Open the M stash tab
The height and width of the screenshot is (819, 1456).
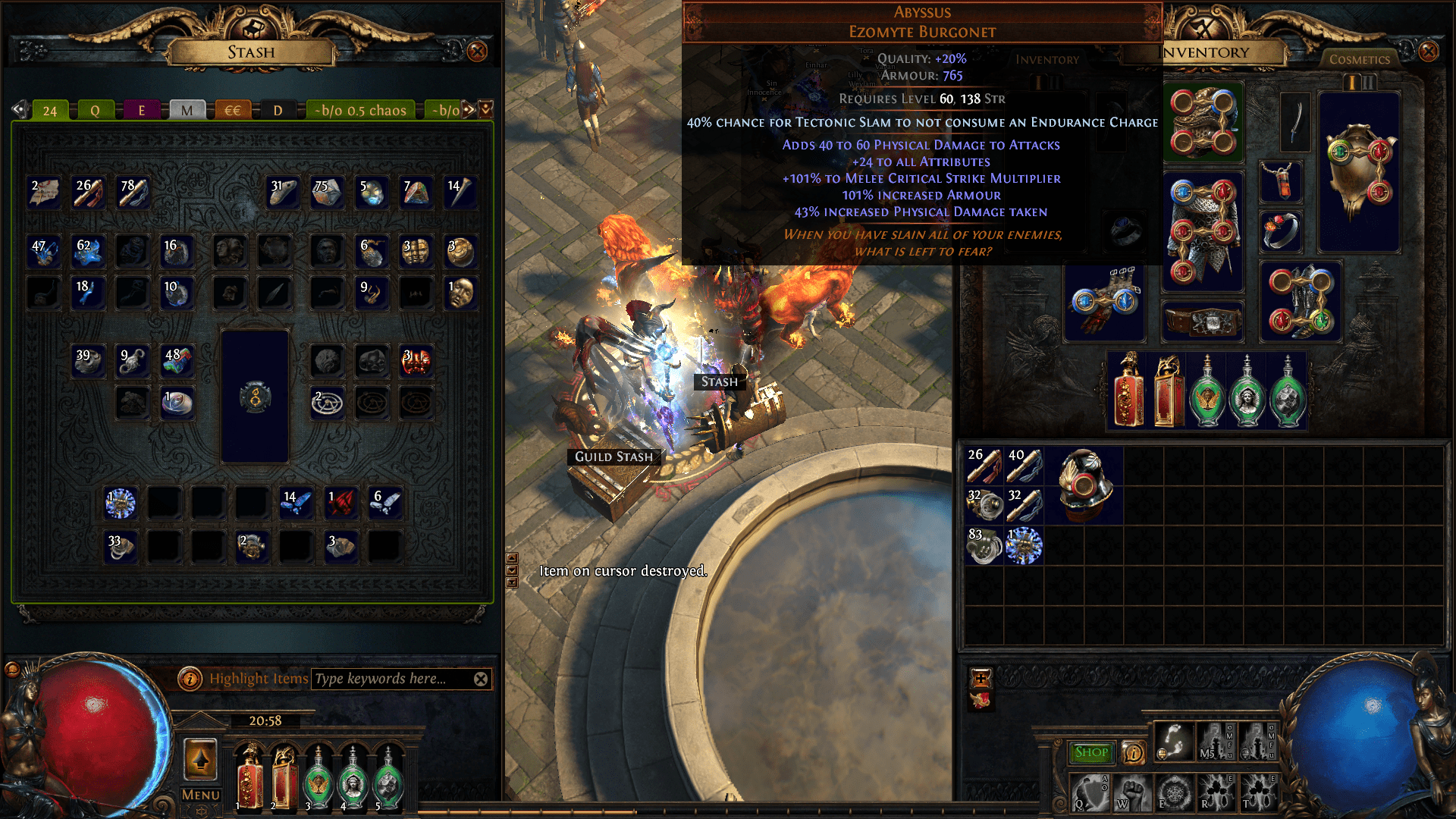pos(187,110)
